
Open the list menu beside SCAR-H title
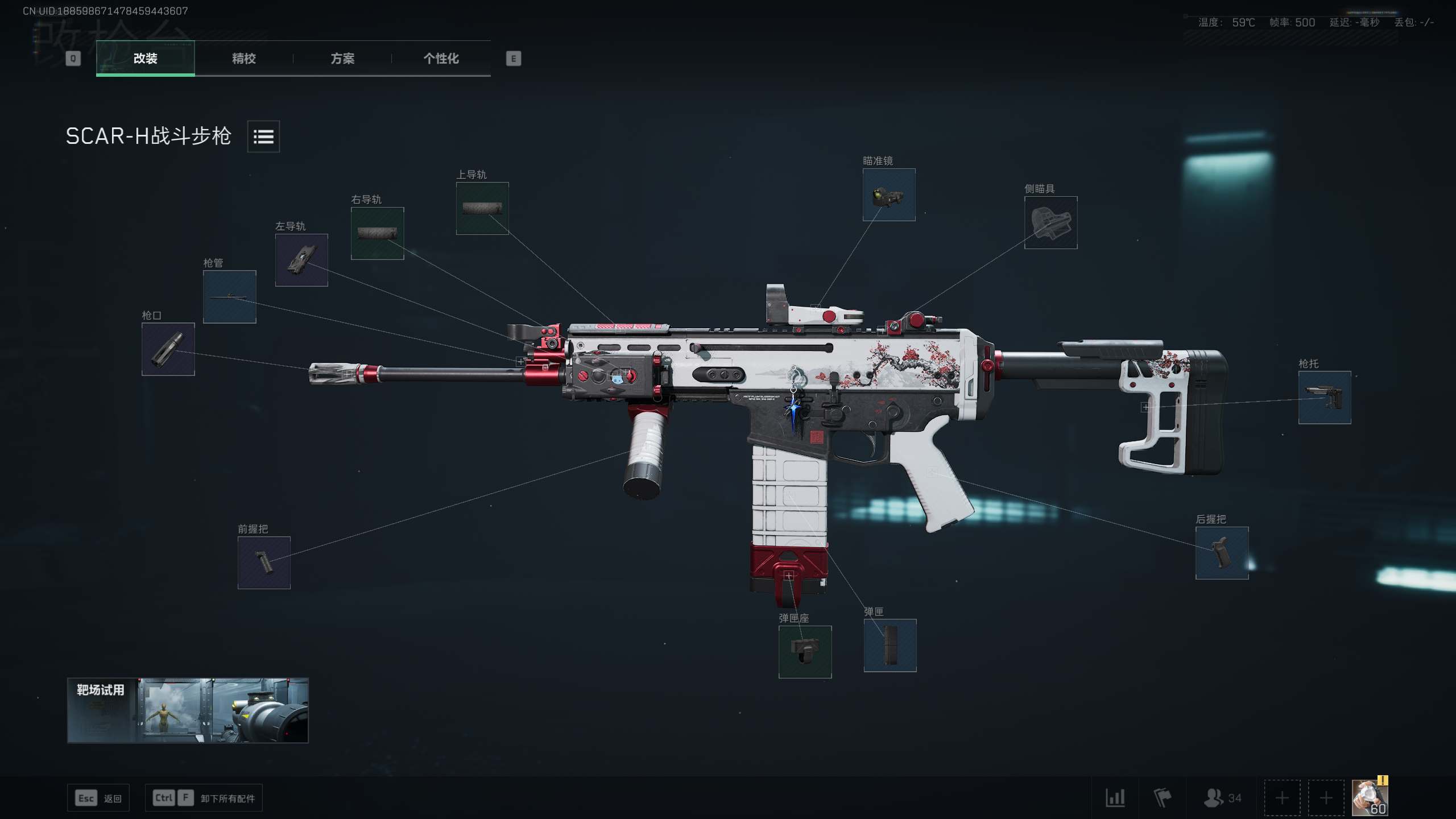(263, 136)
